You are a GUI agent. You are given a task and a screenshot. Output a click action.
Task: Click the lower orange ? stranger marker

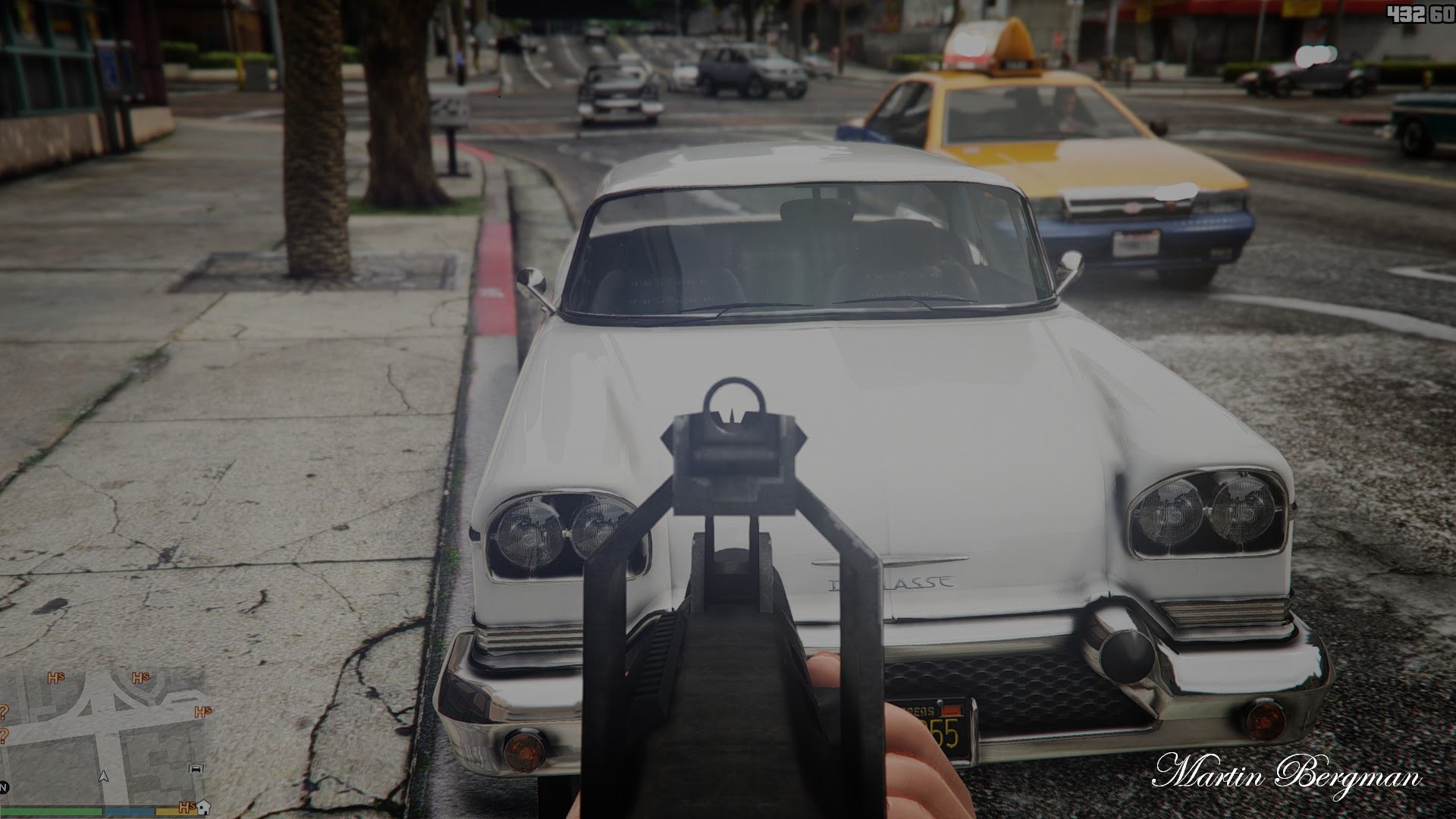click(x=3, y=736)
